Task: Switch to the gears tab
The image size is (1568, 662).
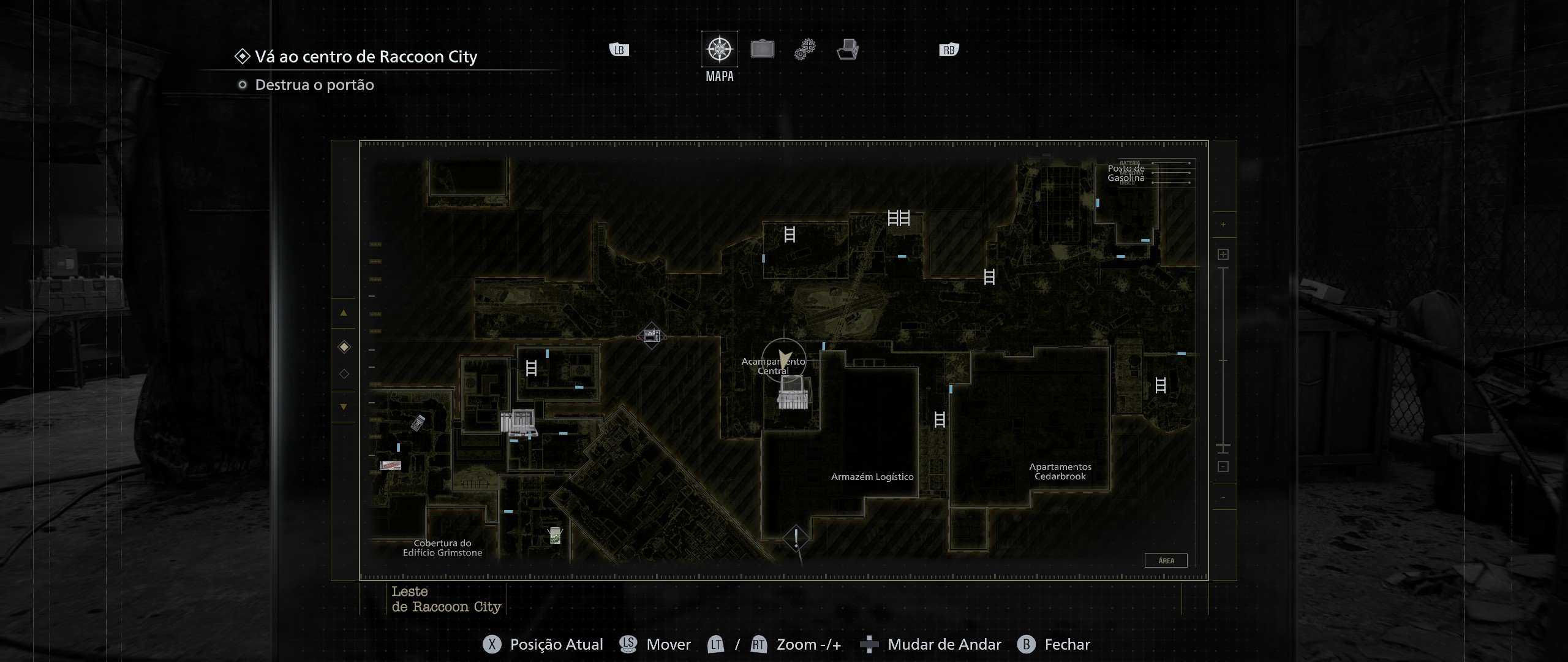Action: 805,49
